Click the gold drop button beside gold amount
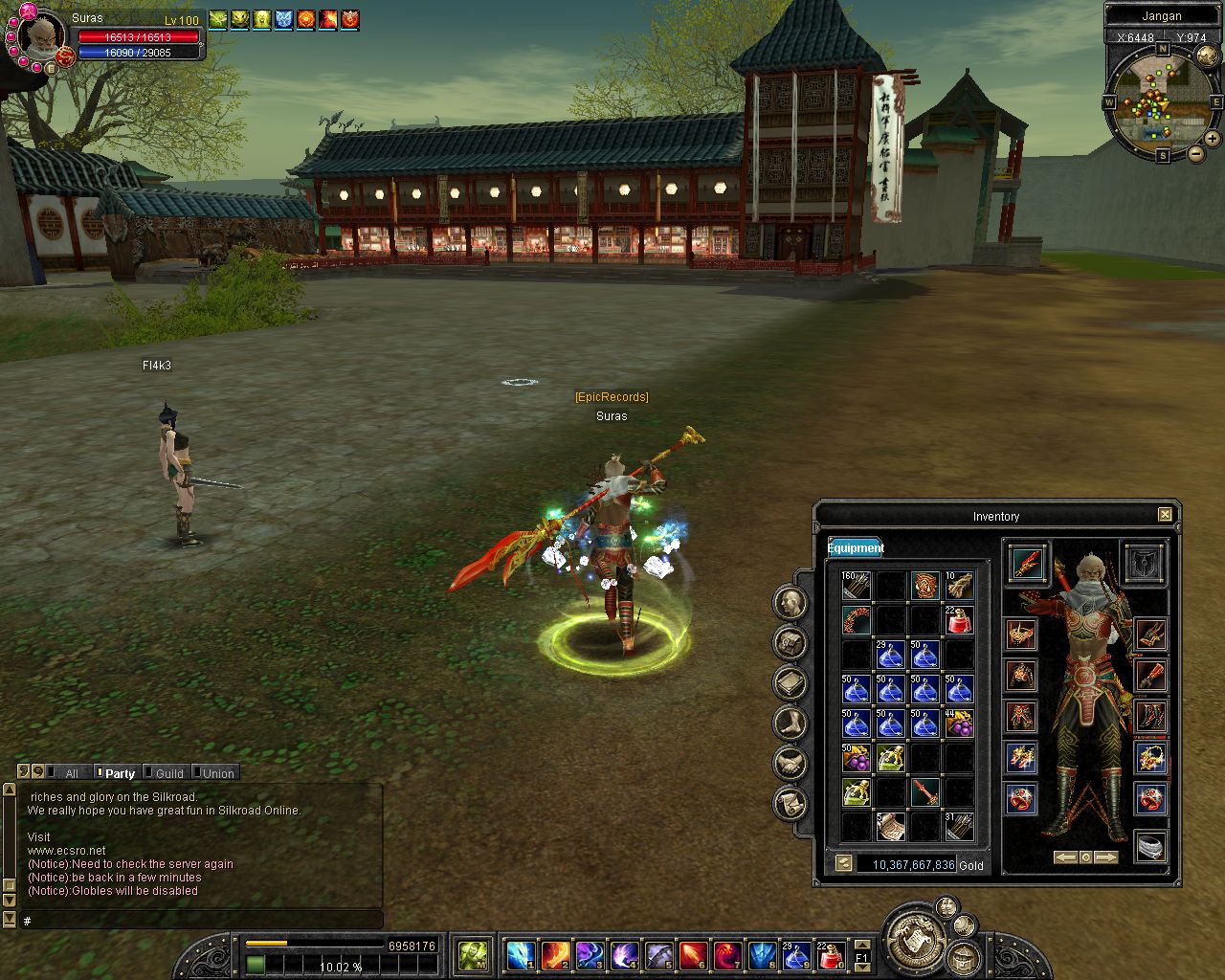 (x=843, y=863)
